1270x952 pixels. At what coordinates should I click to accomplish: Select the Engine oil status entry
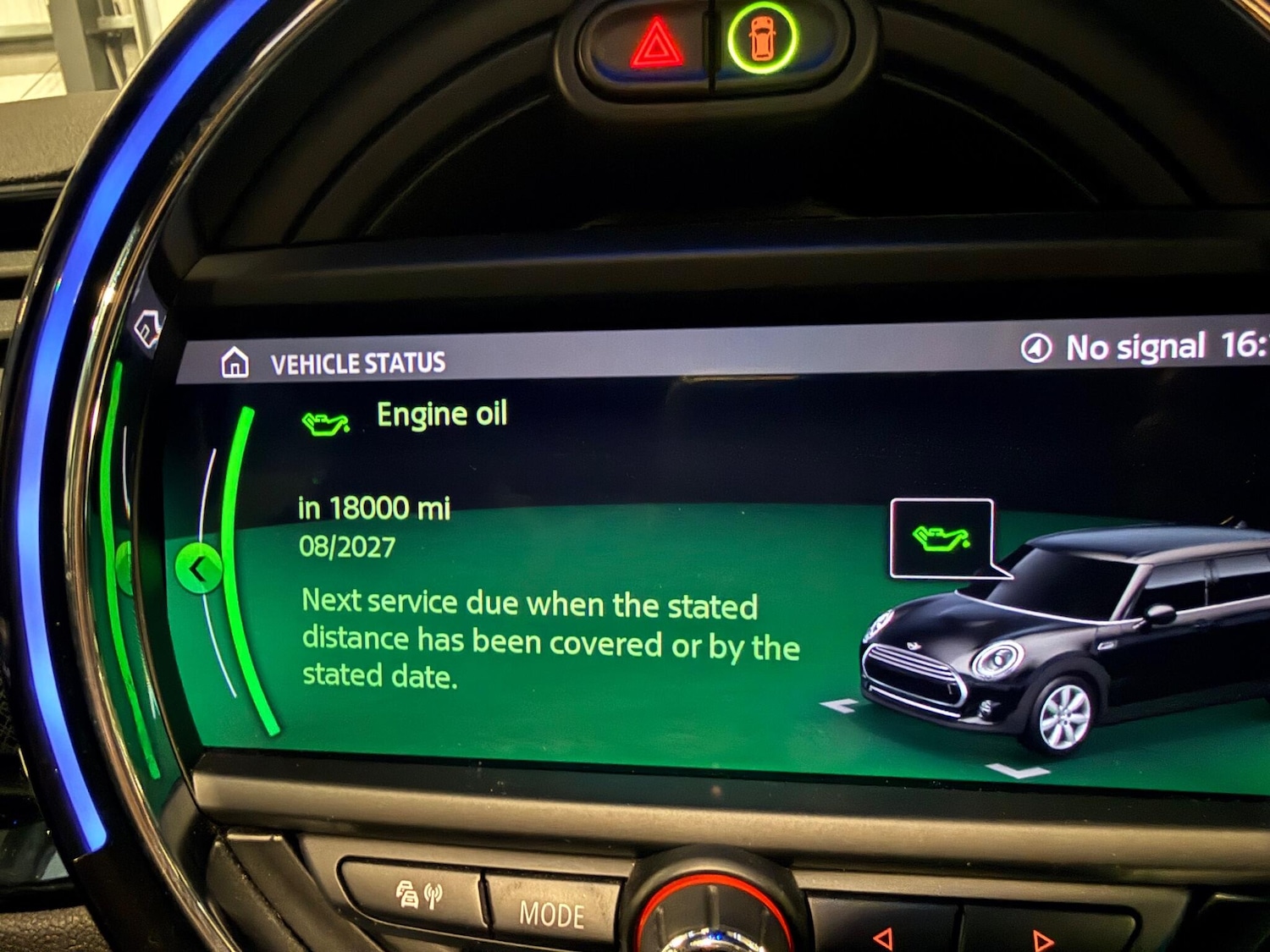(x=442, y=415)
